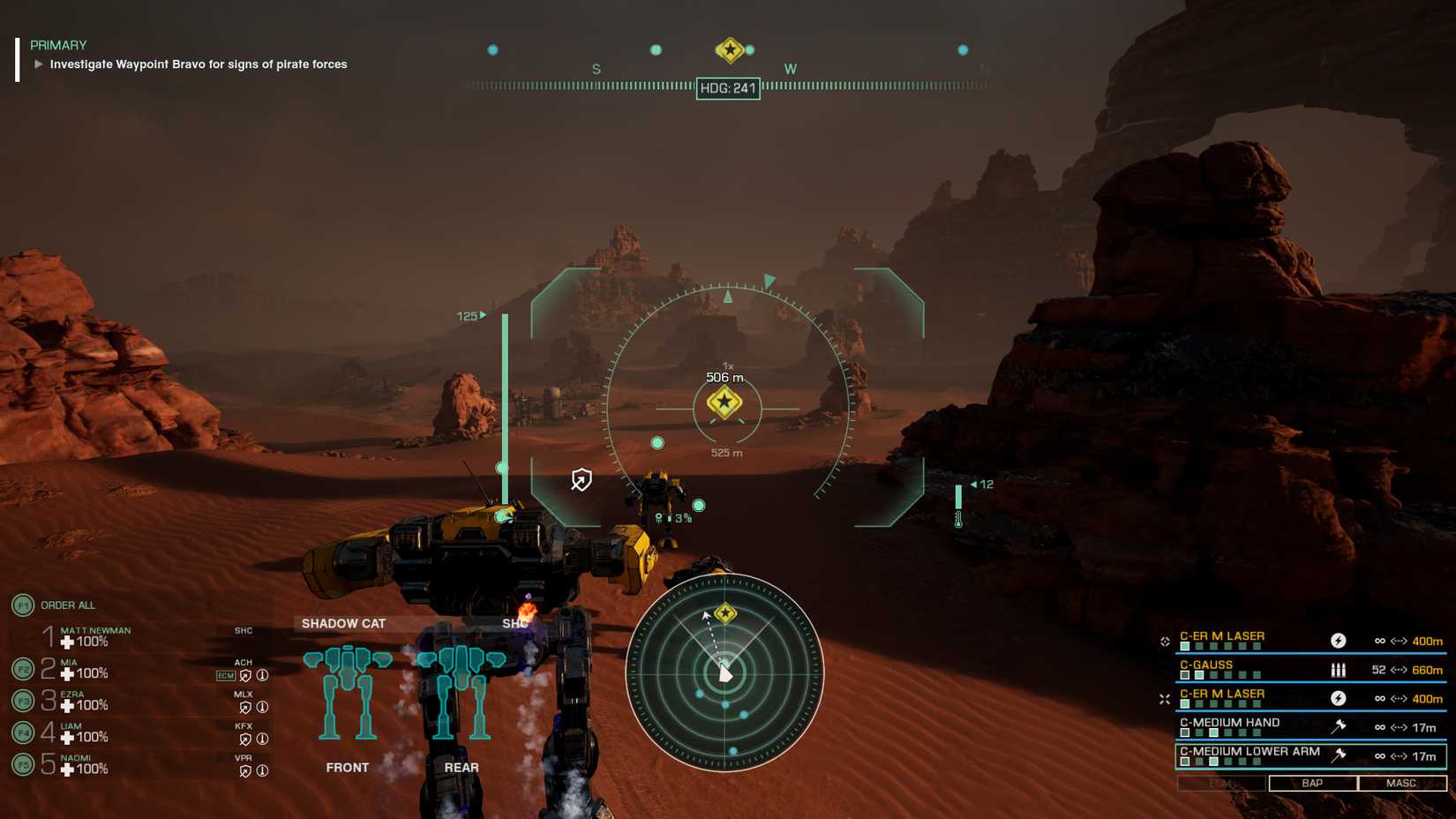
Task: Click the info icon beside Ezra's MLX
Action: pos(262,706)
